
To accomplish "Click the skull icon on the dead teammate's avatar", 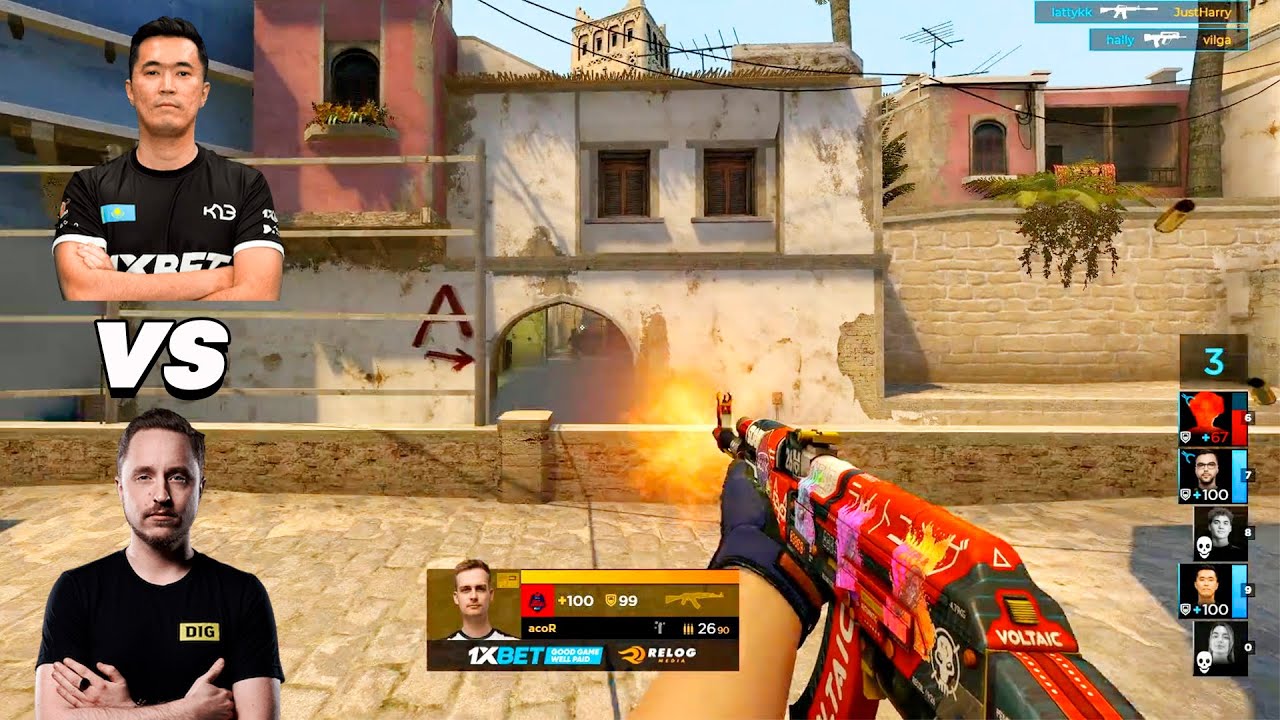I will coord(1204,547).
